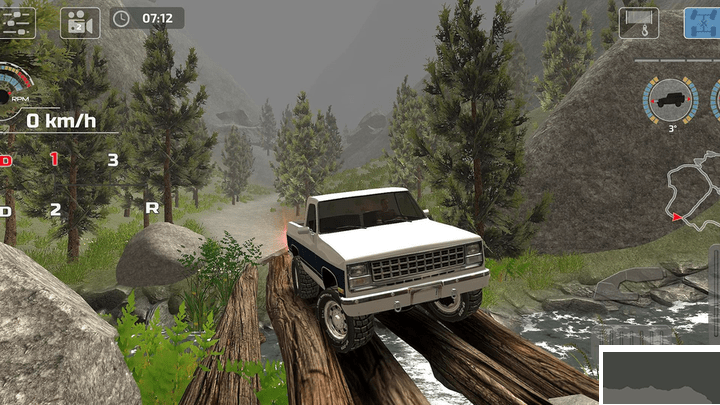
Task: Shift into third gear
Action: pyautogui.click(x=113, y=160)
